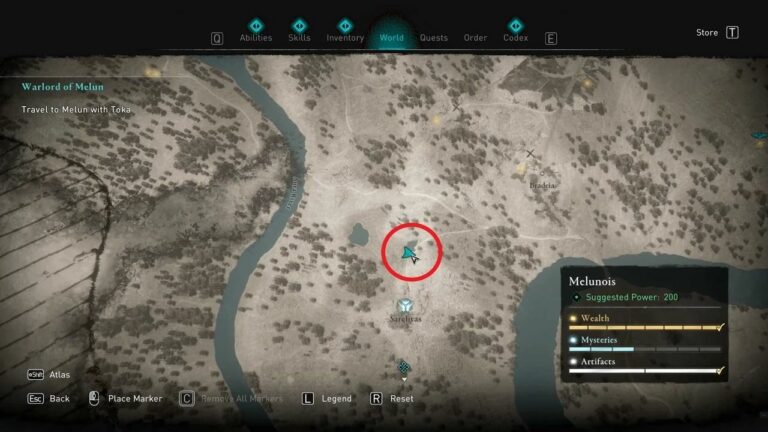
Task: Switch to the Codex tab
Action: (x=516, y=37)
